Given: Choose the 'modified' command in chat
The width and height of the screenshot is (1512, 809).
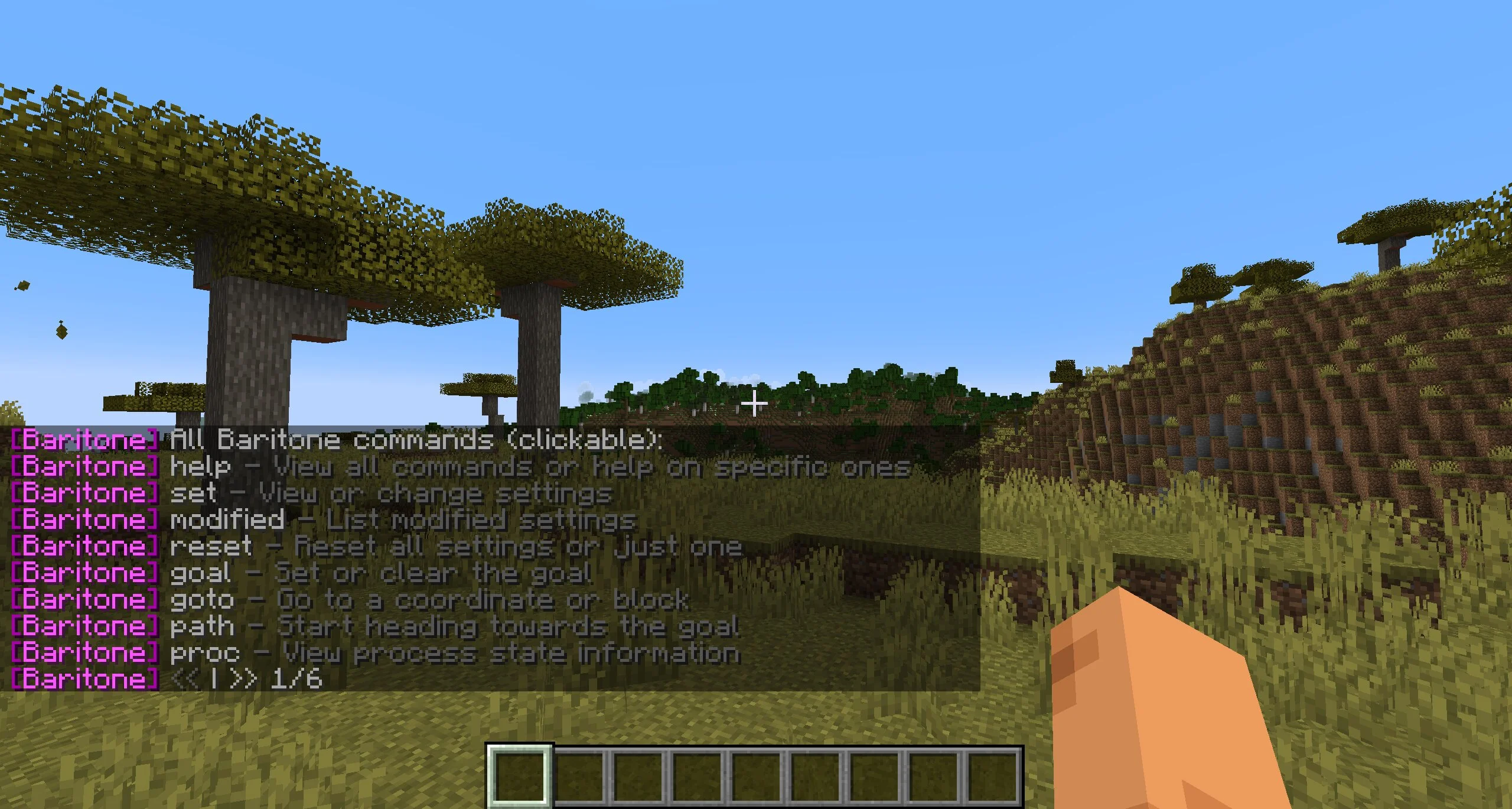Looking at the screenshot, I should [x=227, y=521].
